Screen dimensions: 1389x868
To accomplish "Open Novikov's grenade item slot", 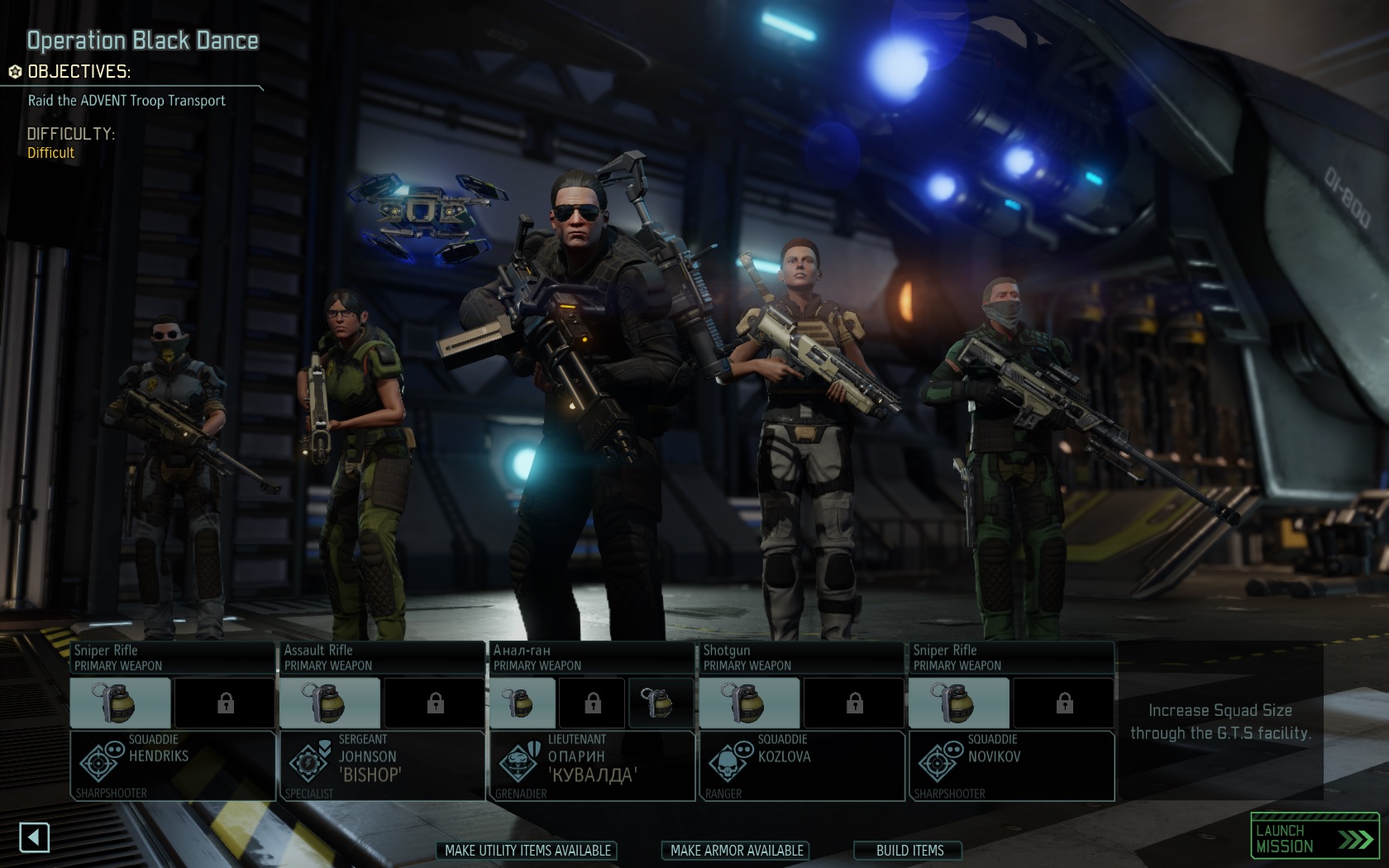I will pos(959,703).
